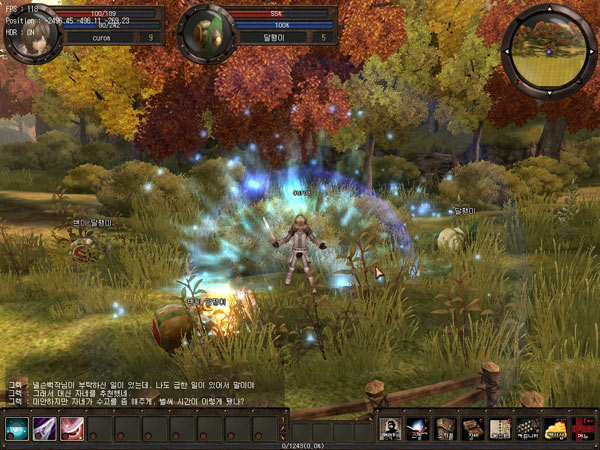The height and width of the screenshot is (450, 600).
Task: Use the purple sword slash skill
Action: click(45, 428)
